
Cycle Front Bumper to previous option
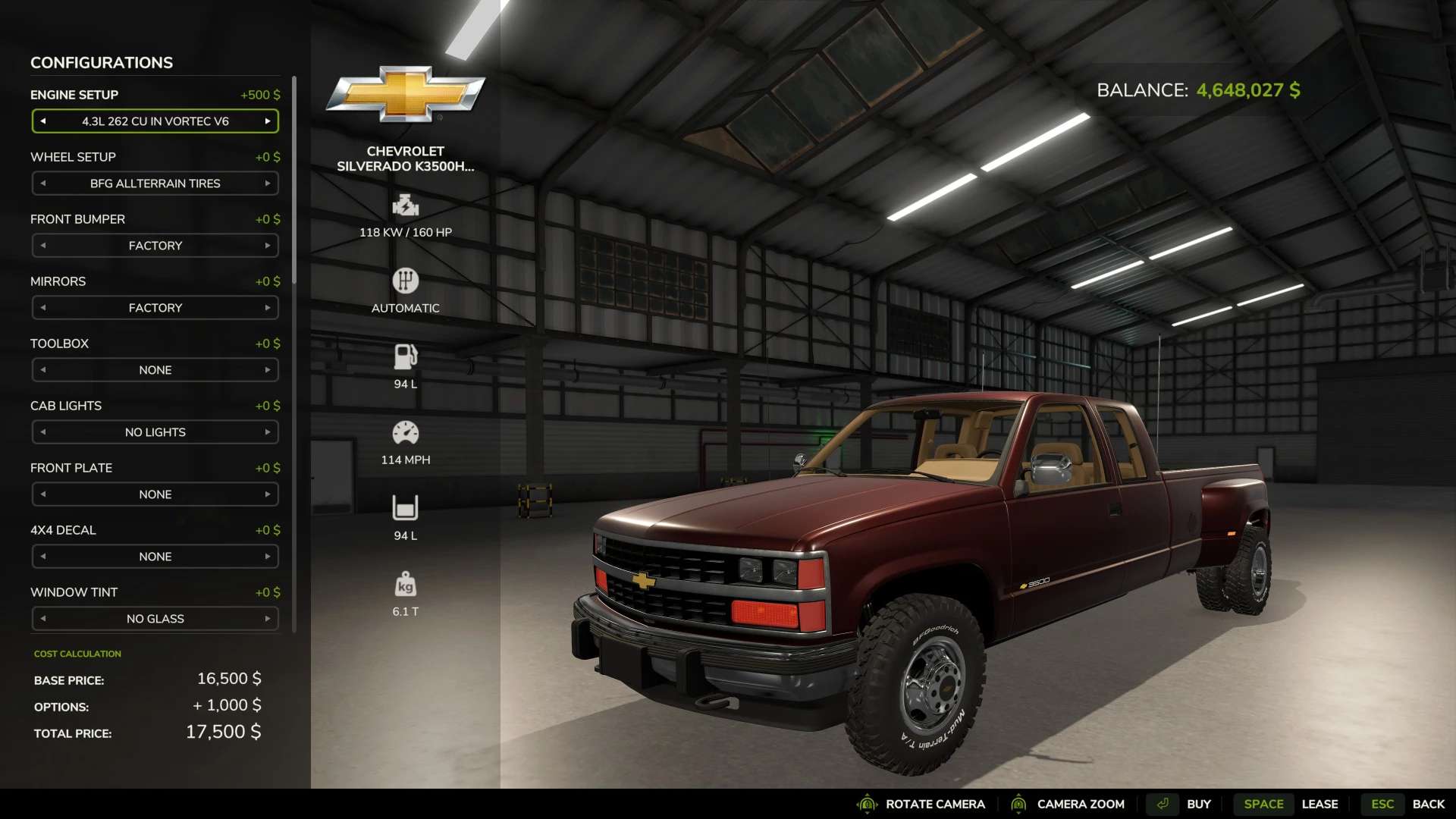pos(43,246)
